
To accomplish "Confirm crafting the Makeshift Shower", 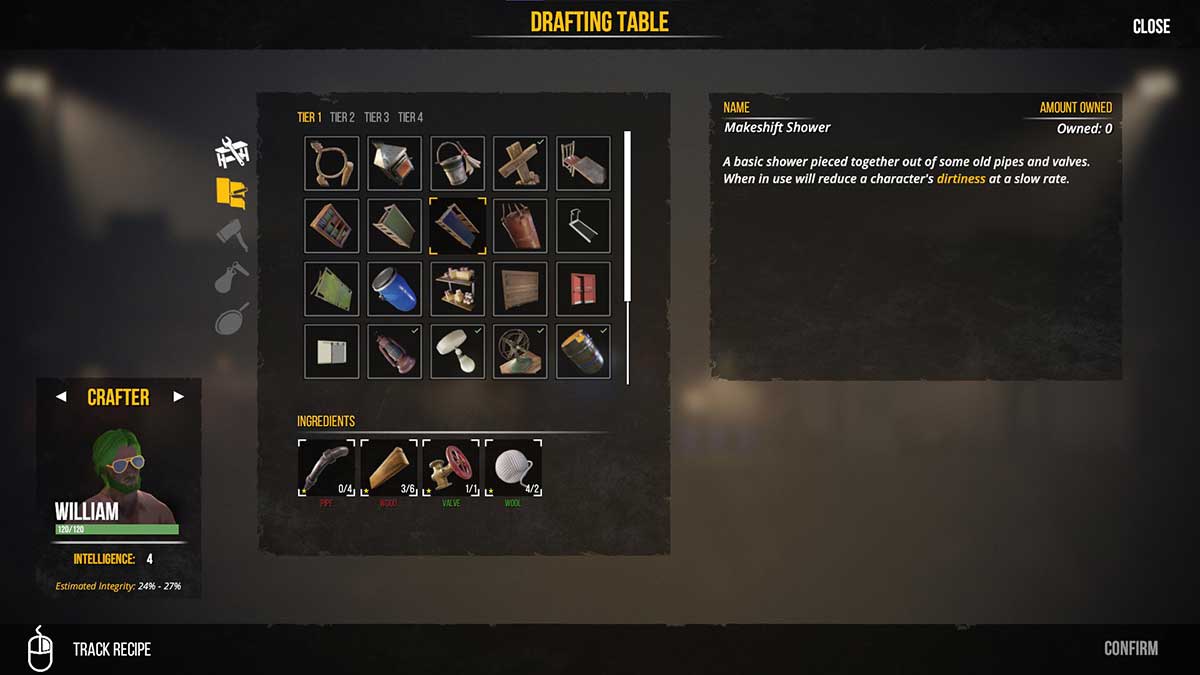I will [1130, 649].
